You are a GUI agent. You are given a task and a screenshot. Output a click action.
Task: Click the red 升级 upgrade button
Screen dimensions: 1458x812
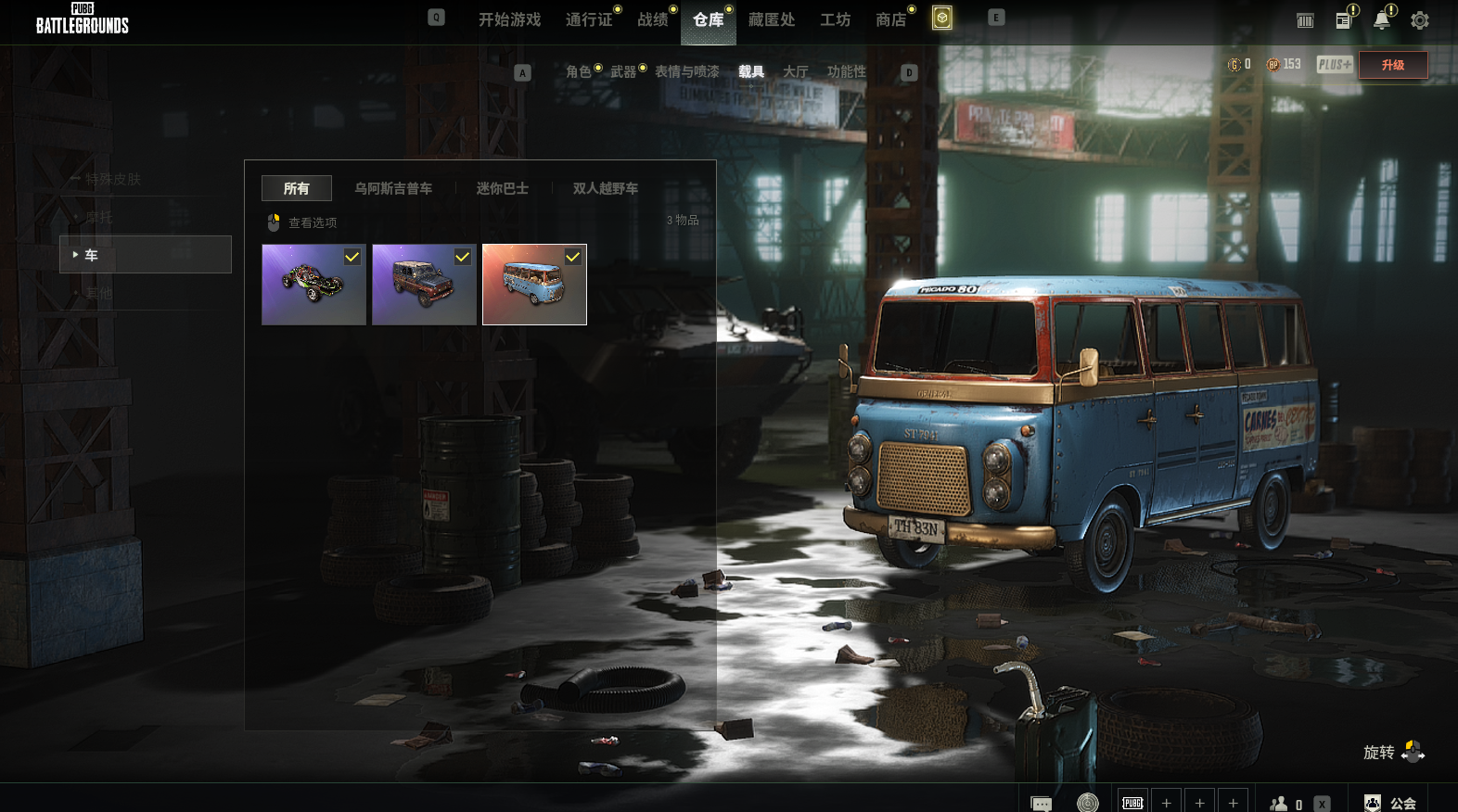[x=1393, y=65]
